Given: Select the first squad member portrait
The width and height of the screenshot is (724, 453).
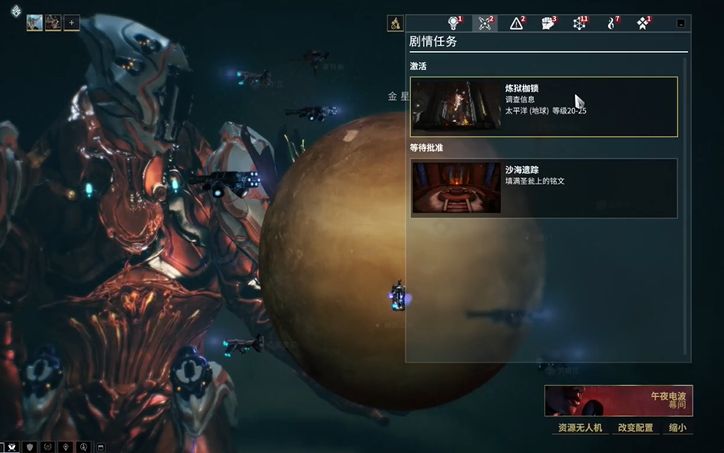Looking at the screenshot, I should tap(35, 22).
